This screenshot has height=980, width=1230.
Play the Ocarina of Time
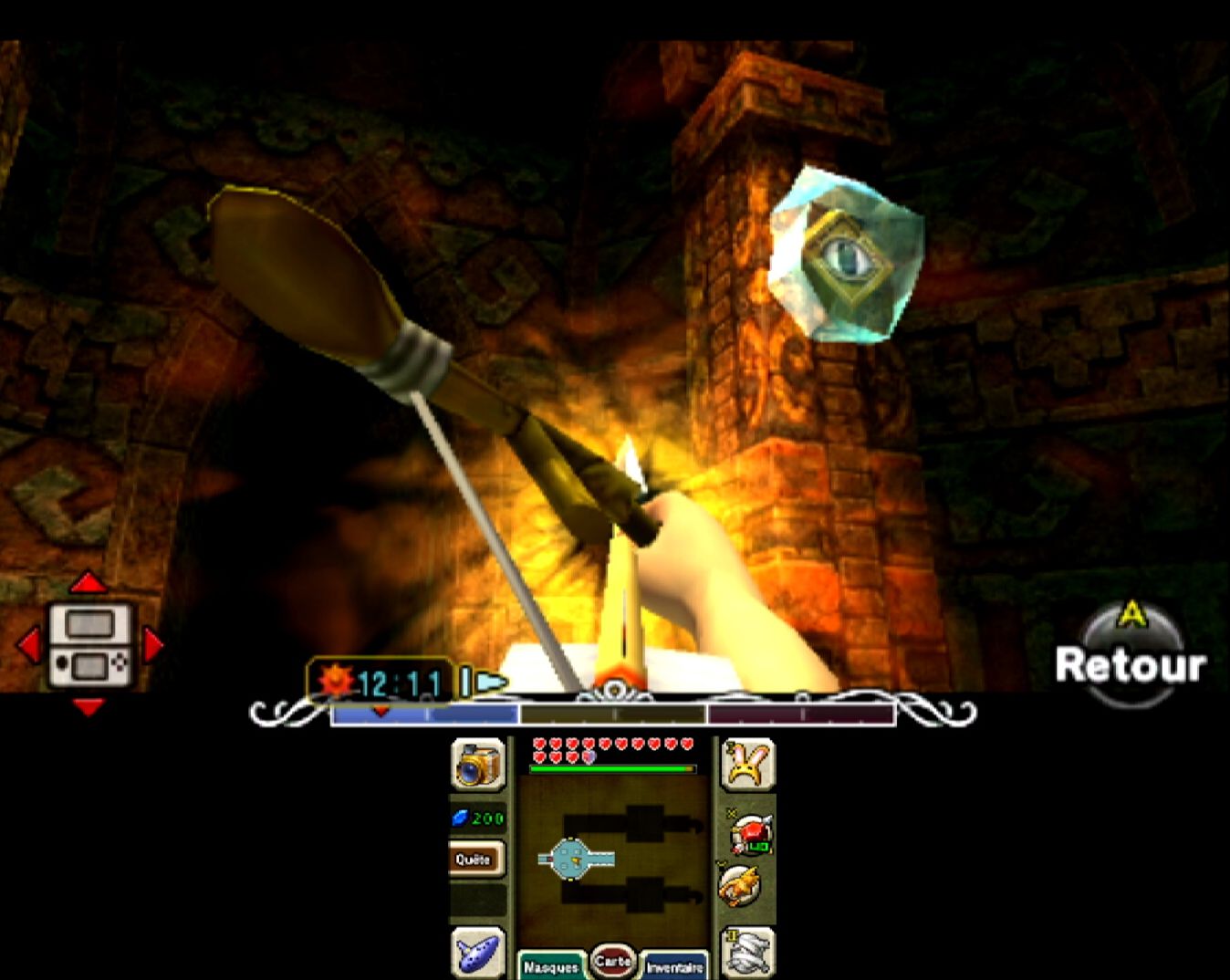click(477, 952)
